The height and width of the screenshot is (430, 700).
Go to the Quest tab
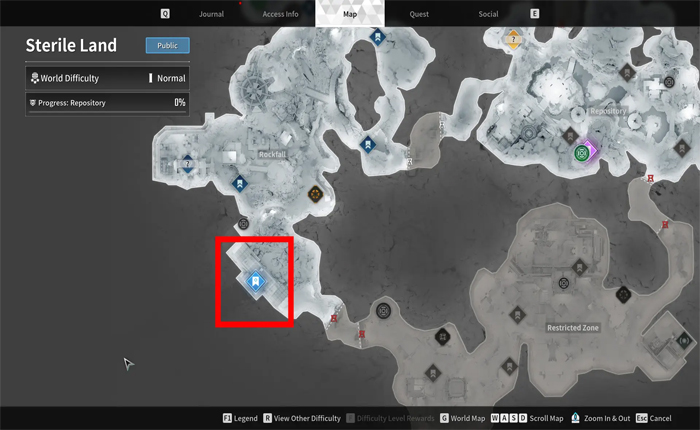tap(418, 14)
